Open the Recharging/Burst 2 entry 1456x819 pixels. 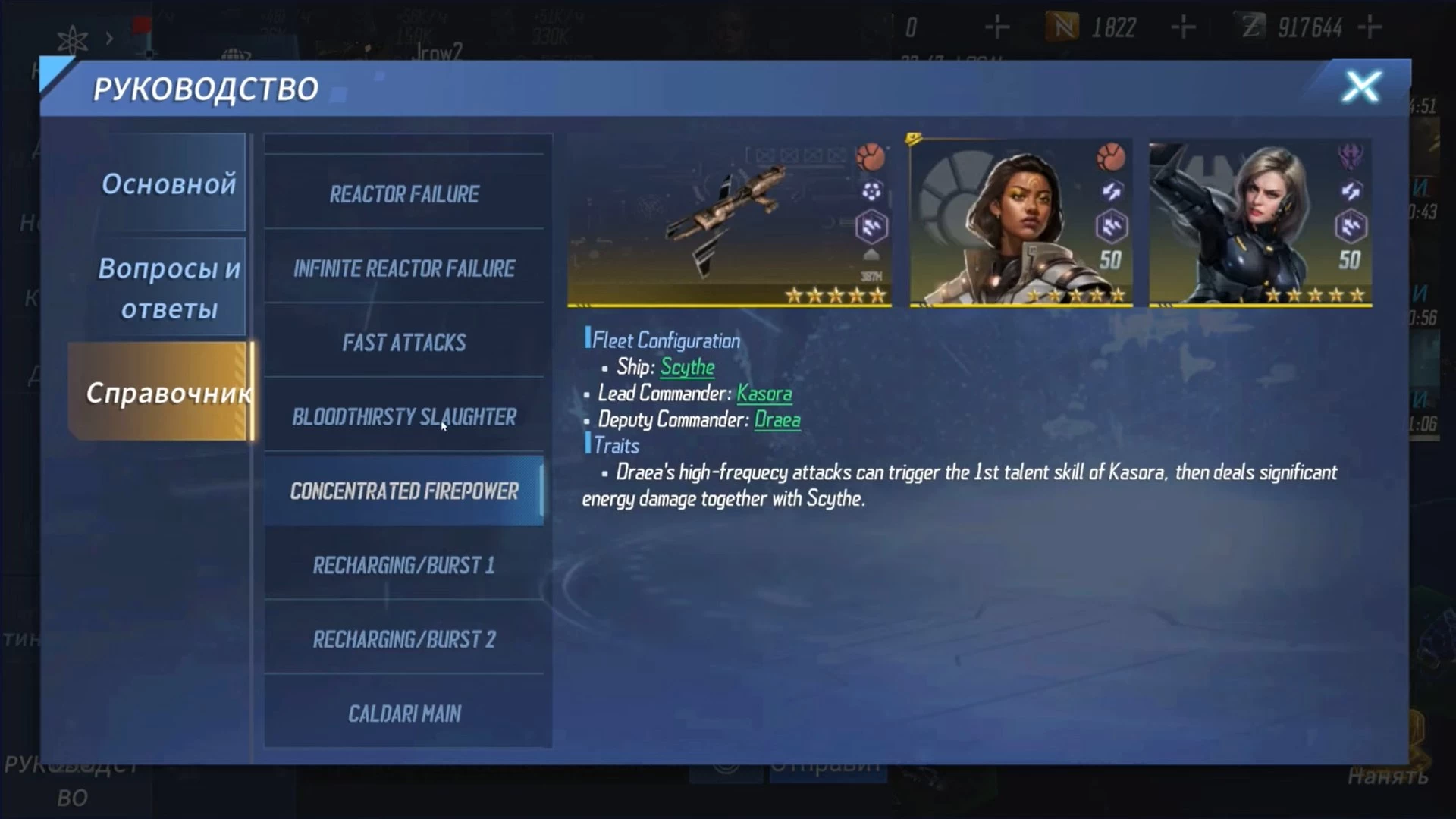click(404, 640)
